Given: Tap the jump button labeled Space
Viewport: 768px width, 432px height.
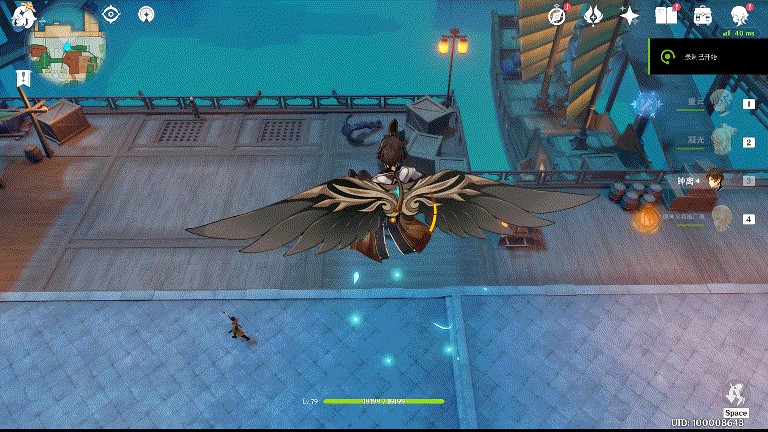Looking at the screenshot, I should 736,398.
